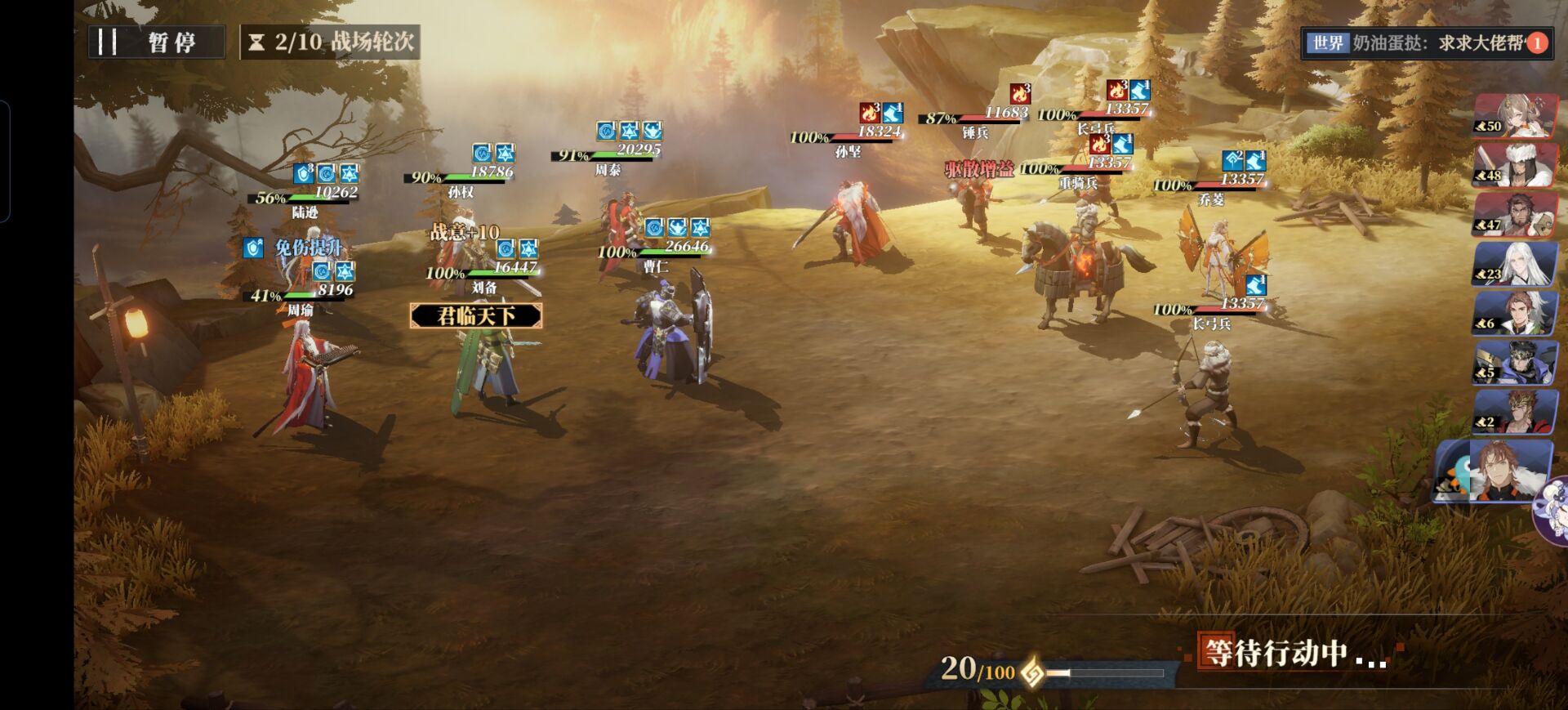This screenshot has width=1568, height=710.
Task: Choose the bearded enemy portrait with speed 47
Action: [x=1515, y=215]
